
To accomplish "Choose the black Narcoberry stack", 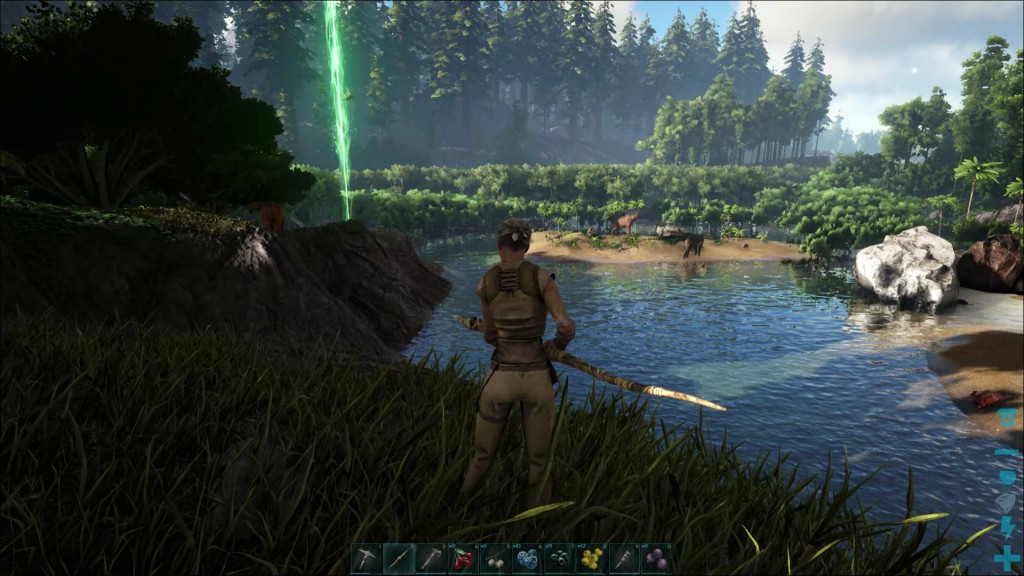I will click(559, 559).
